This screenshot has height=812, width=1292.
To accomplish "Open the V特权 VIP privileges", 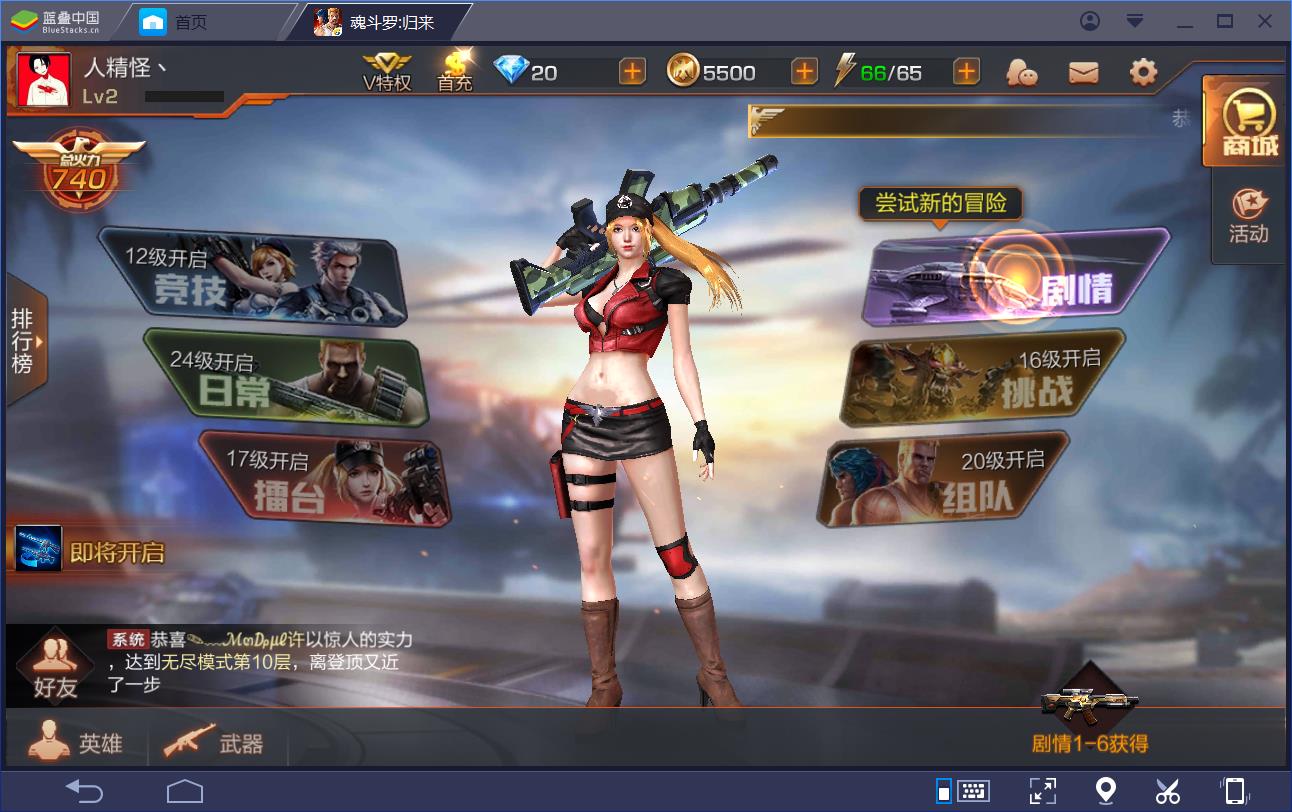I will 387,71.
